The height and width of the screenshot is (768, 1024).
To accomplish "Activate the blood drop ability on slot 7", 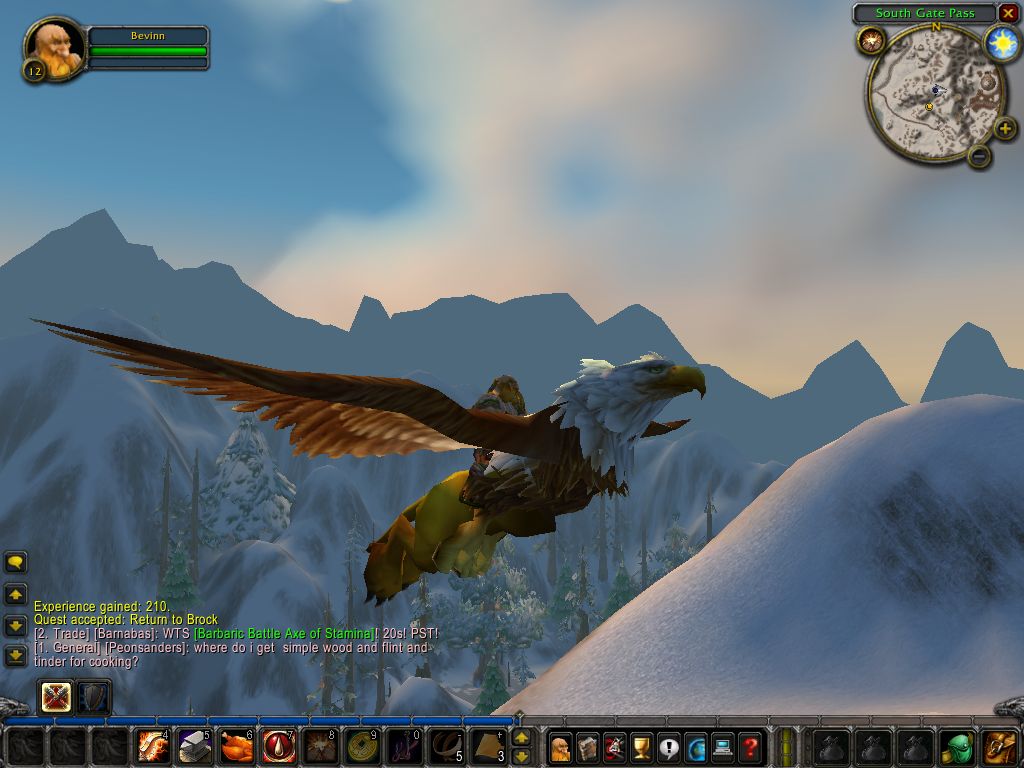I will click(x=279, y=746).
